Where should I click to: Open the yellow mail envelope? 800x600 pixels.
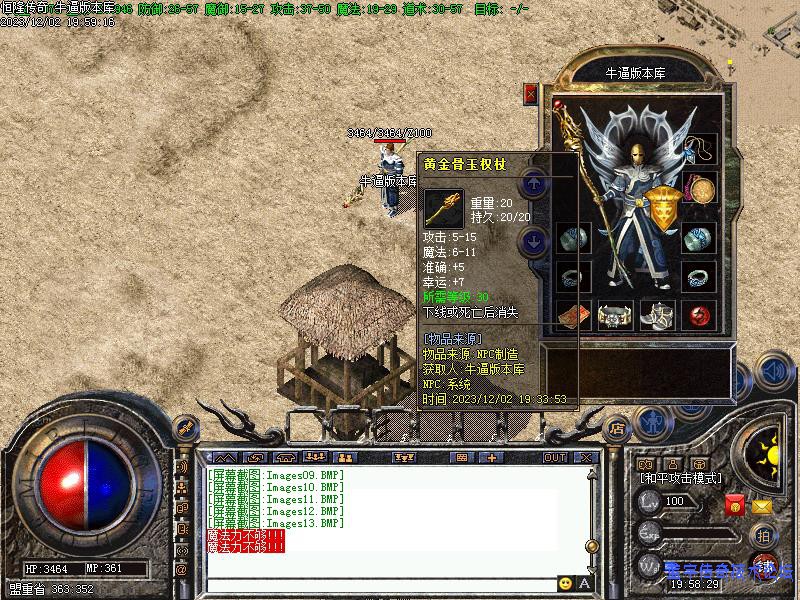click(762, 506)
